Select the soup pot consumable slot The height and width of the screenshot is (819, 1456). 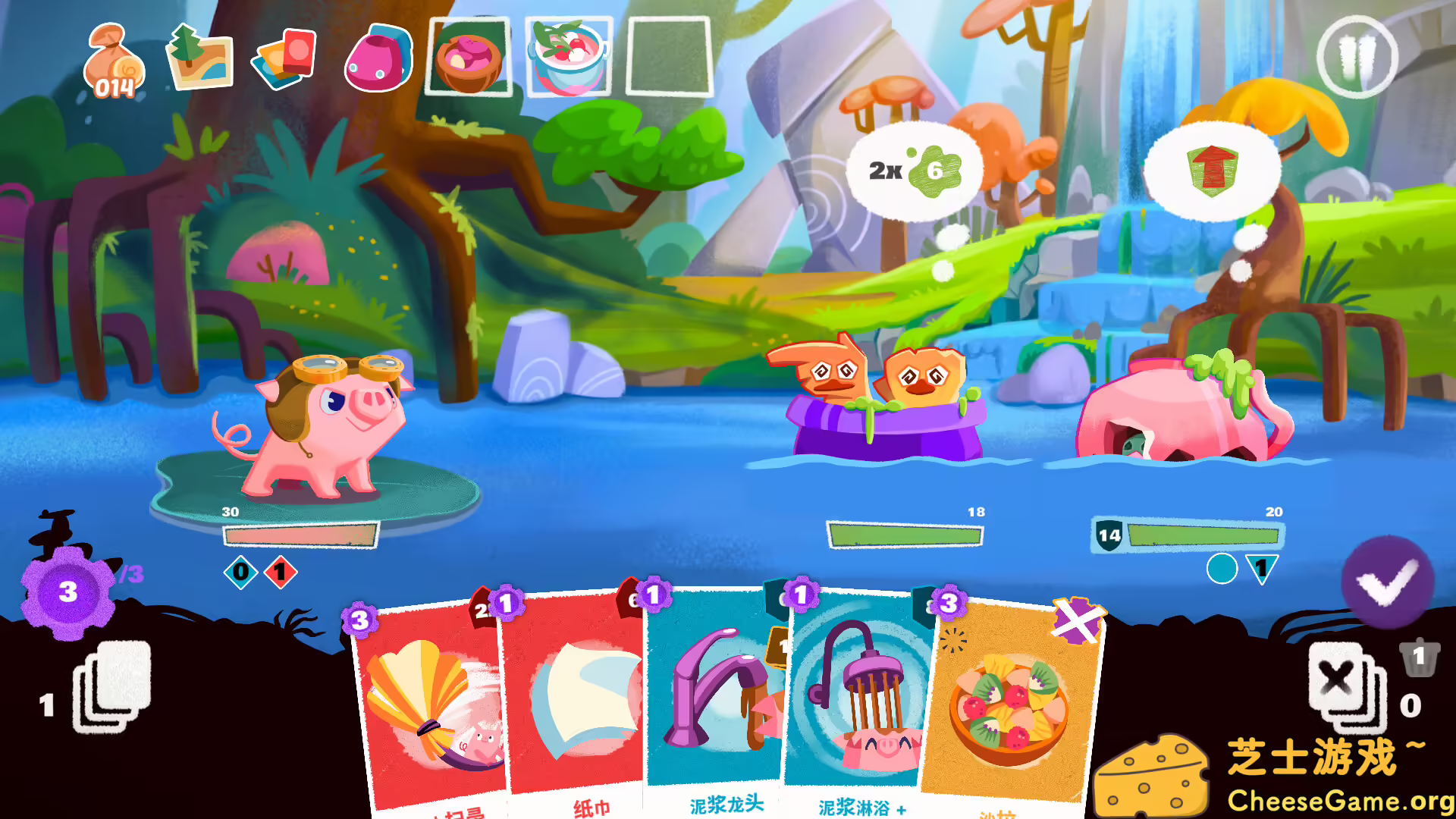pyautogui.click(x=567, y=61)
